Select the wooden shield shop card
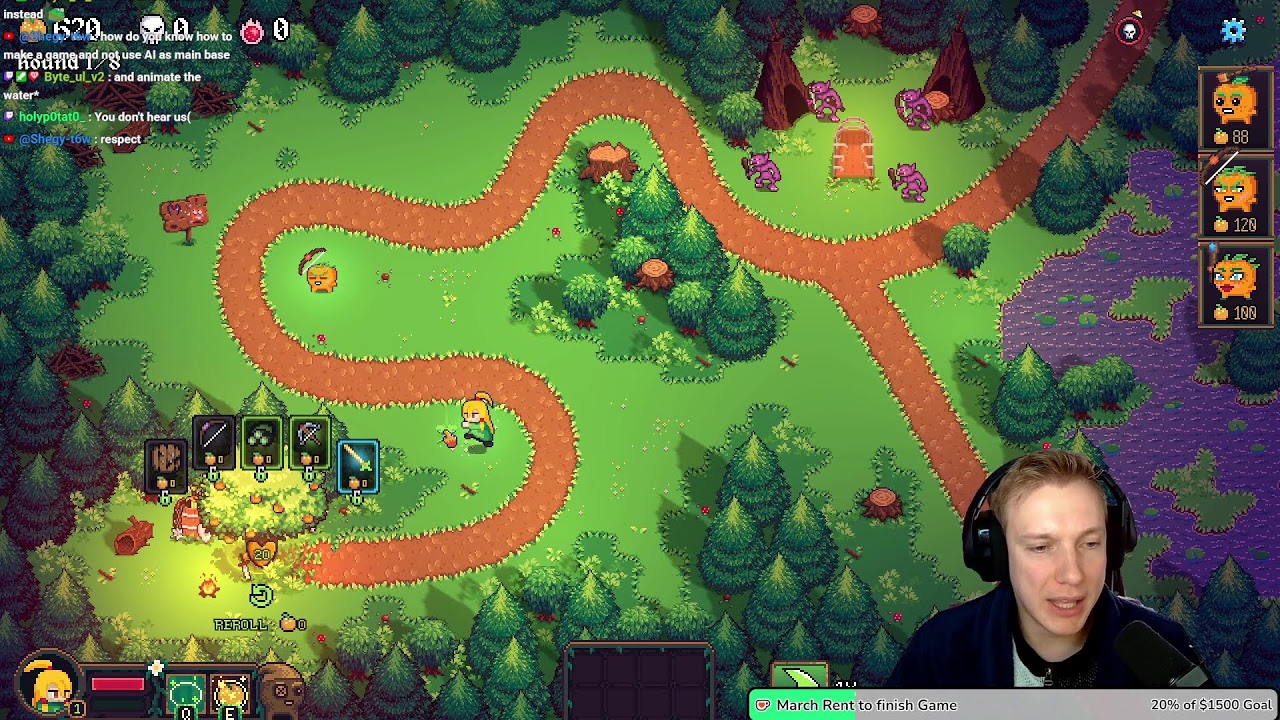 click(166, 463)
